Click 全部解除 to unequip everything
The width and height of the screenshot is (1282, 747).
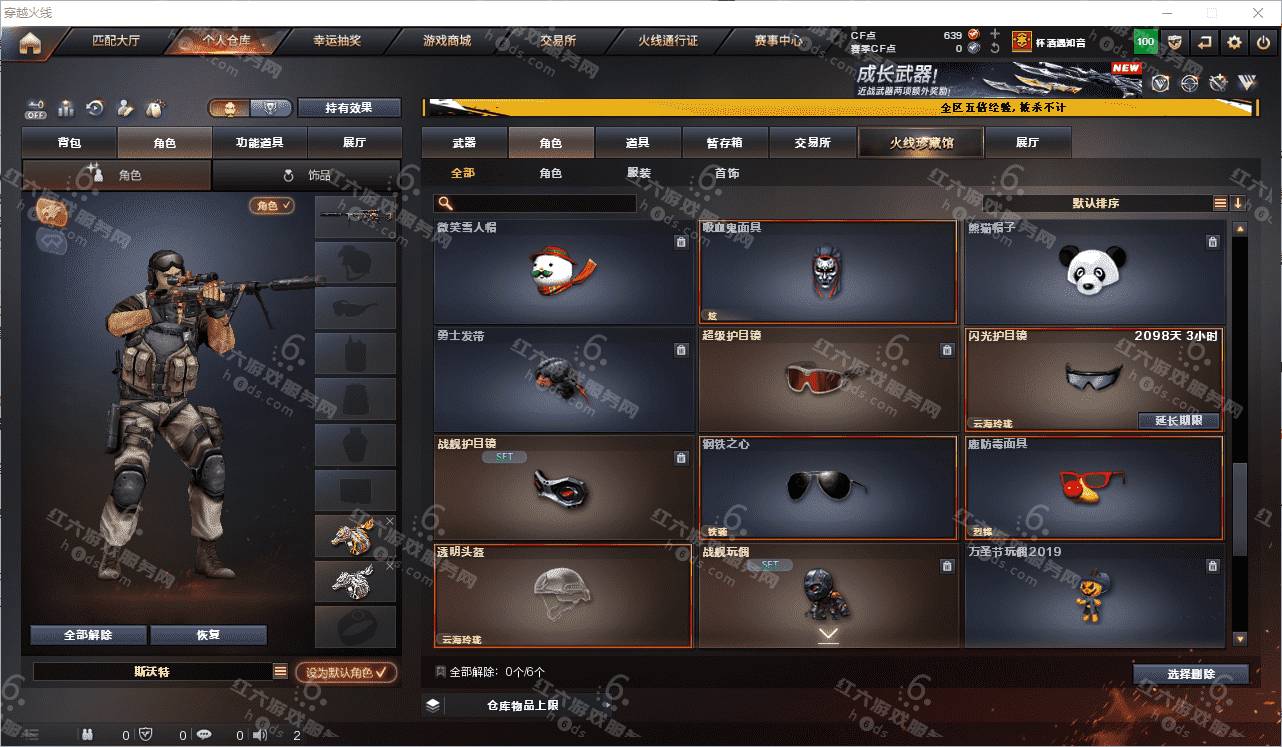[88, 635]
